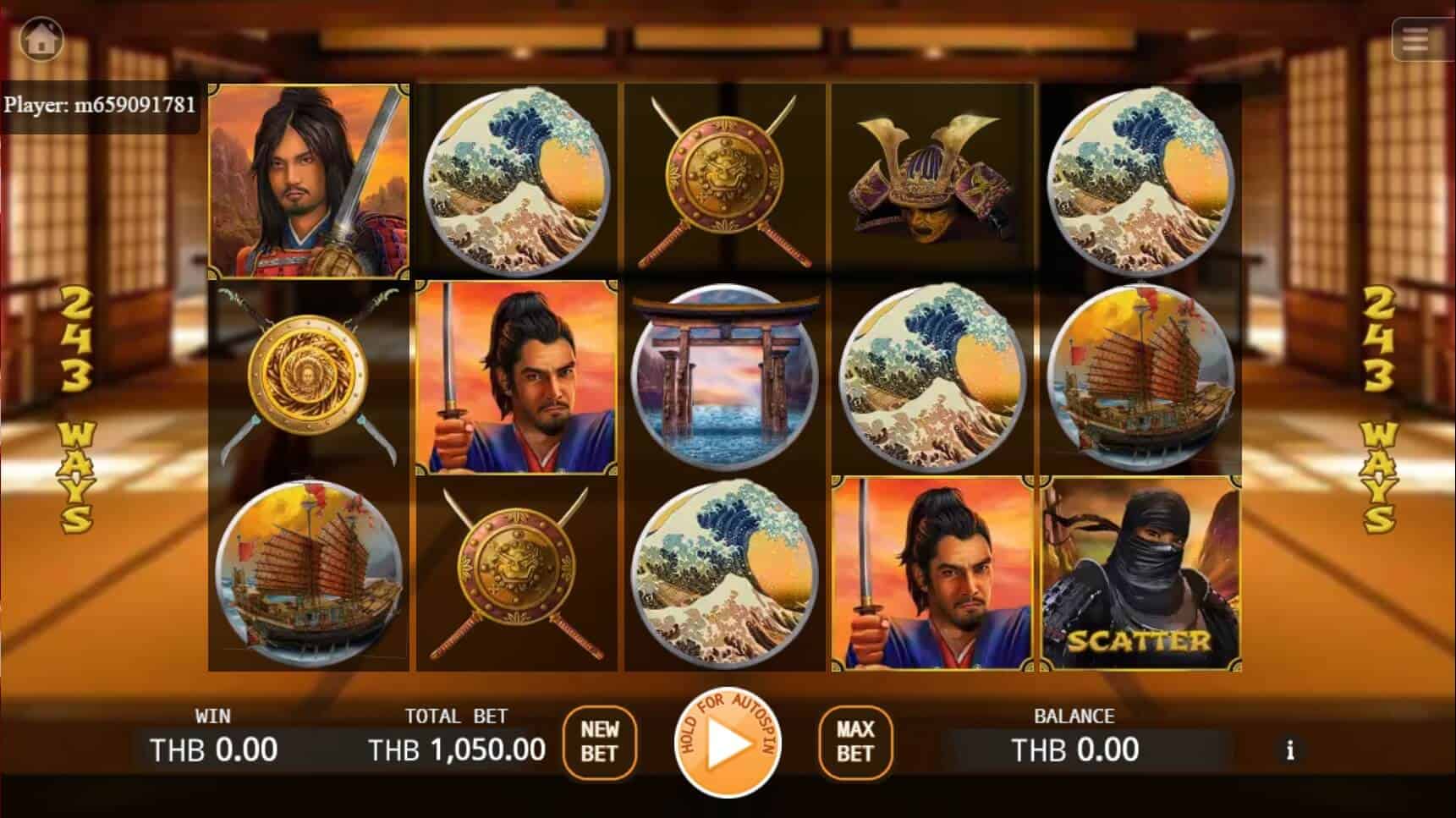Click the Player ID label showing m659091781
The height and width of the screenshot is (818, 1456).
100,105
